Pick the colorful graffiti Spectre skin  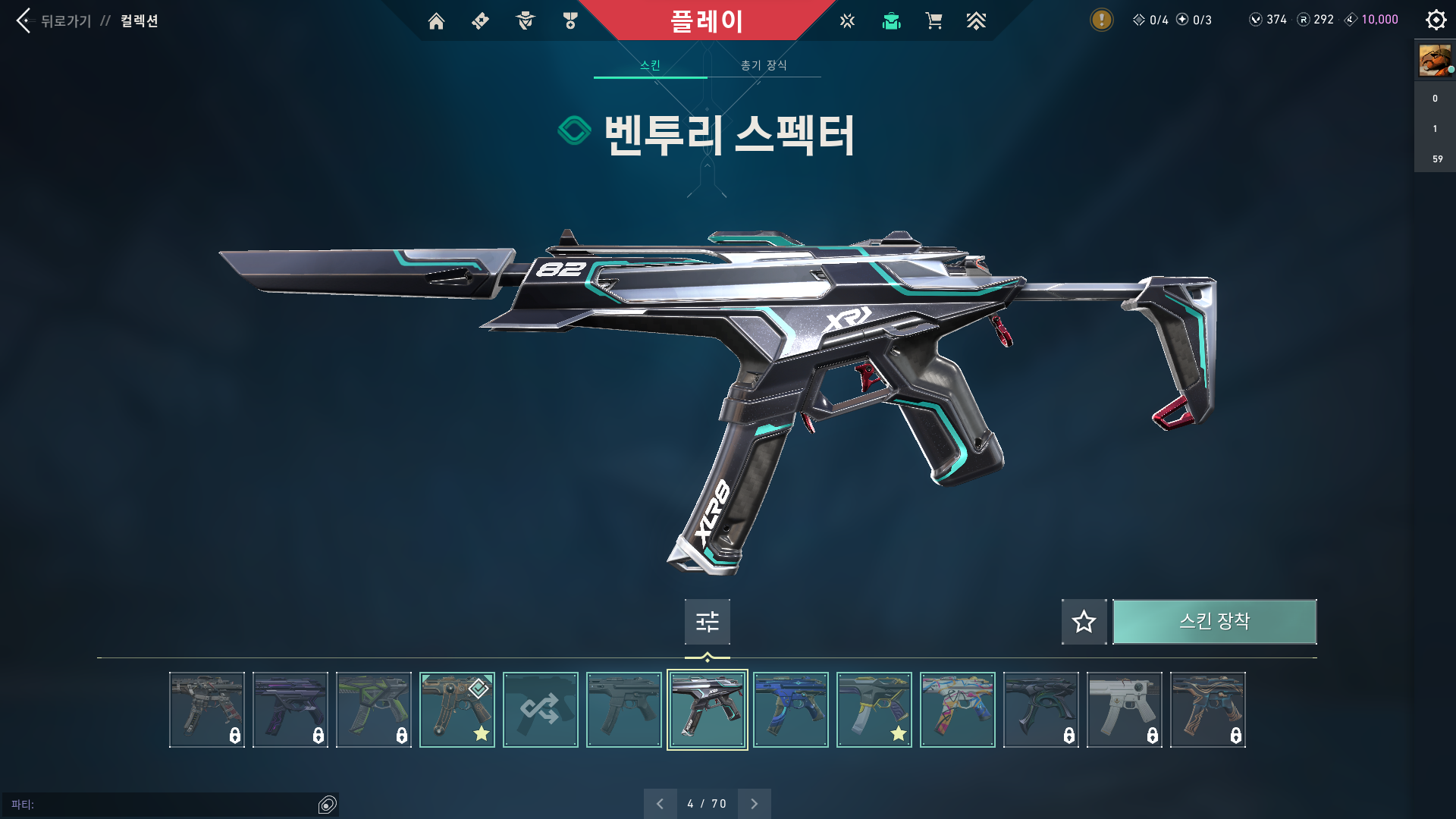(x=957, y=710)
